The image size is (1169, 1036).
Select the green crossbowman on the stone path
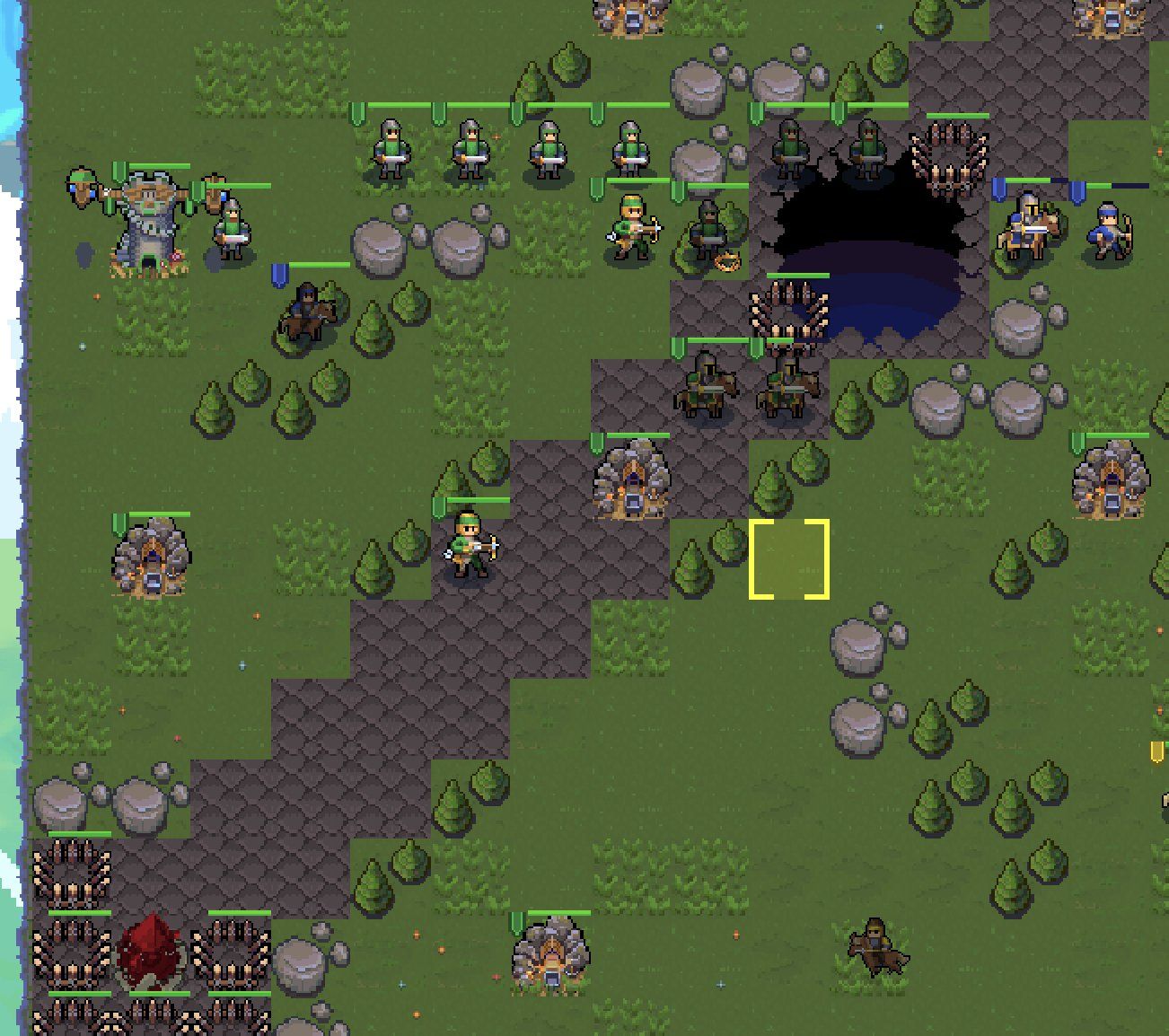(x=470, y=546)
